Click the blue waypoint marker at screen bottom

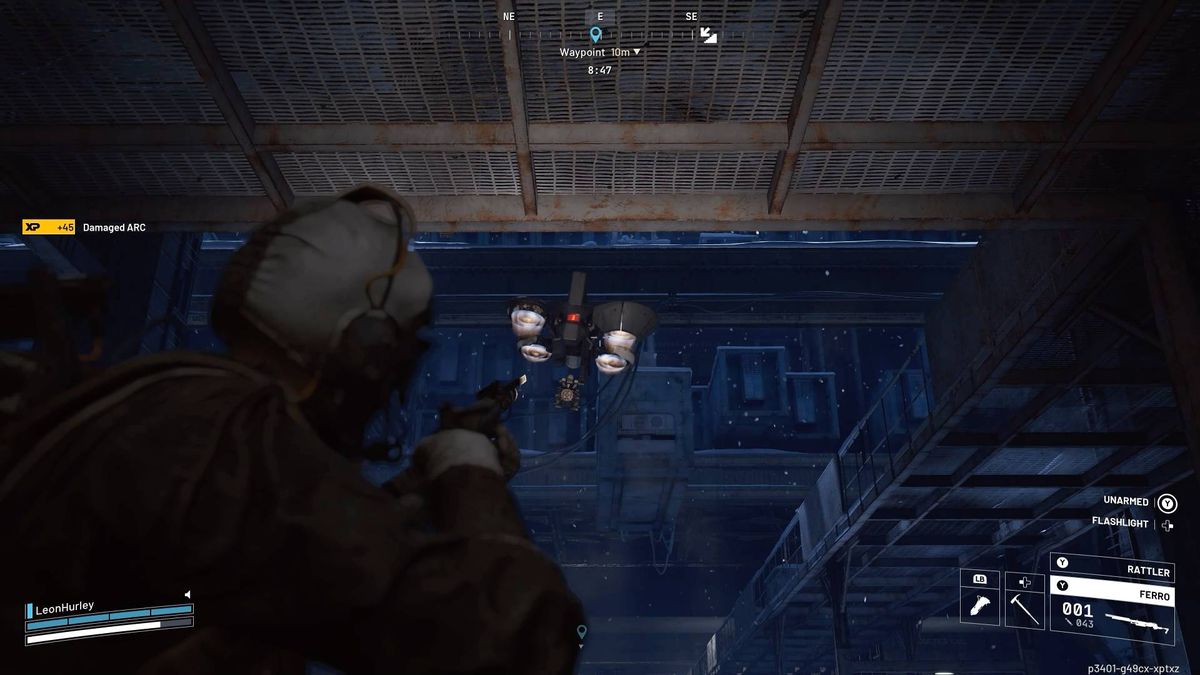581,632
